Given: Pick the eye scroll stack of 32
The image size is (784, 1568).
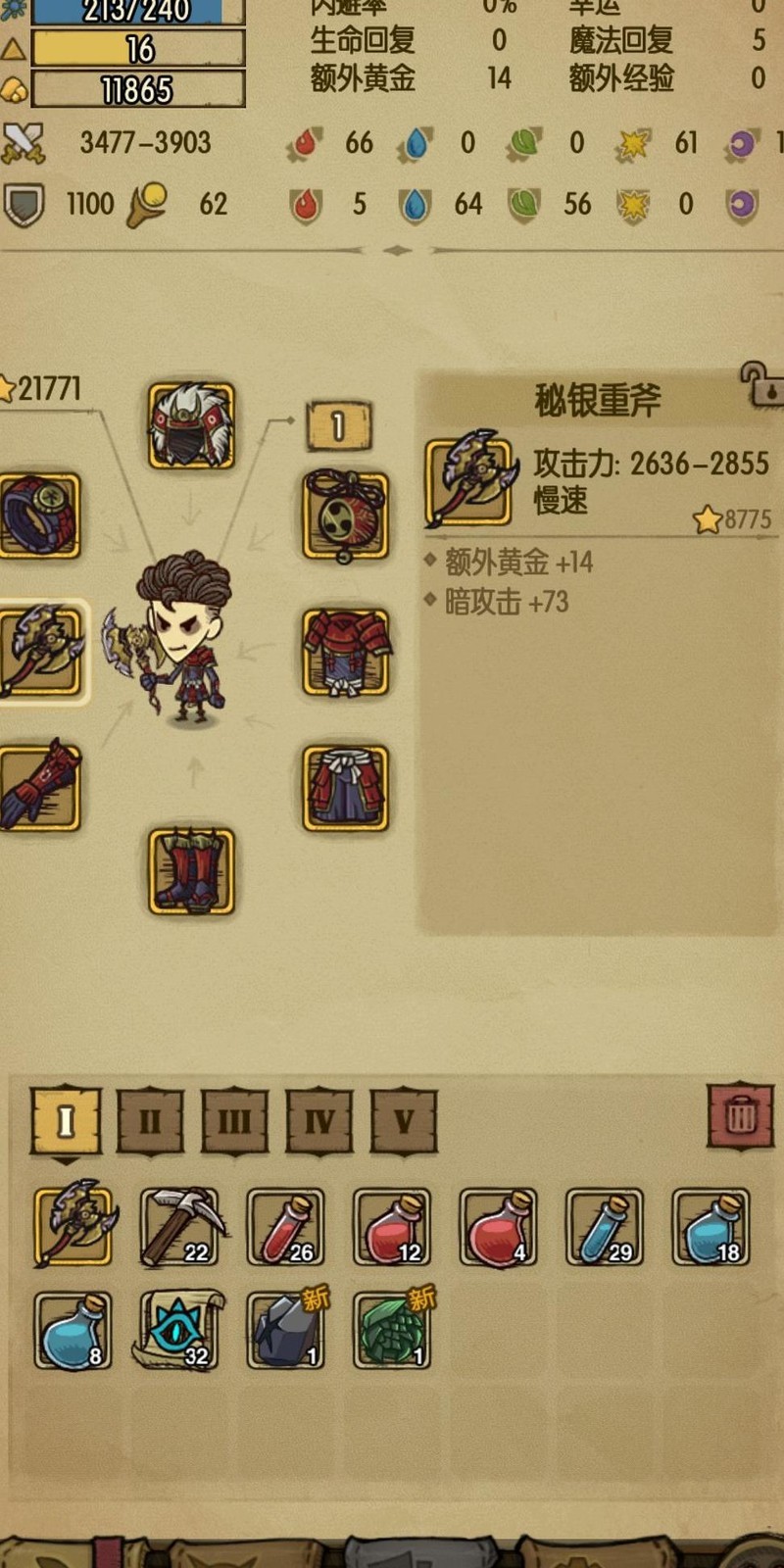Looking at the screenshot, I should [179, 1330].
